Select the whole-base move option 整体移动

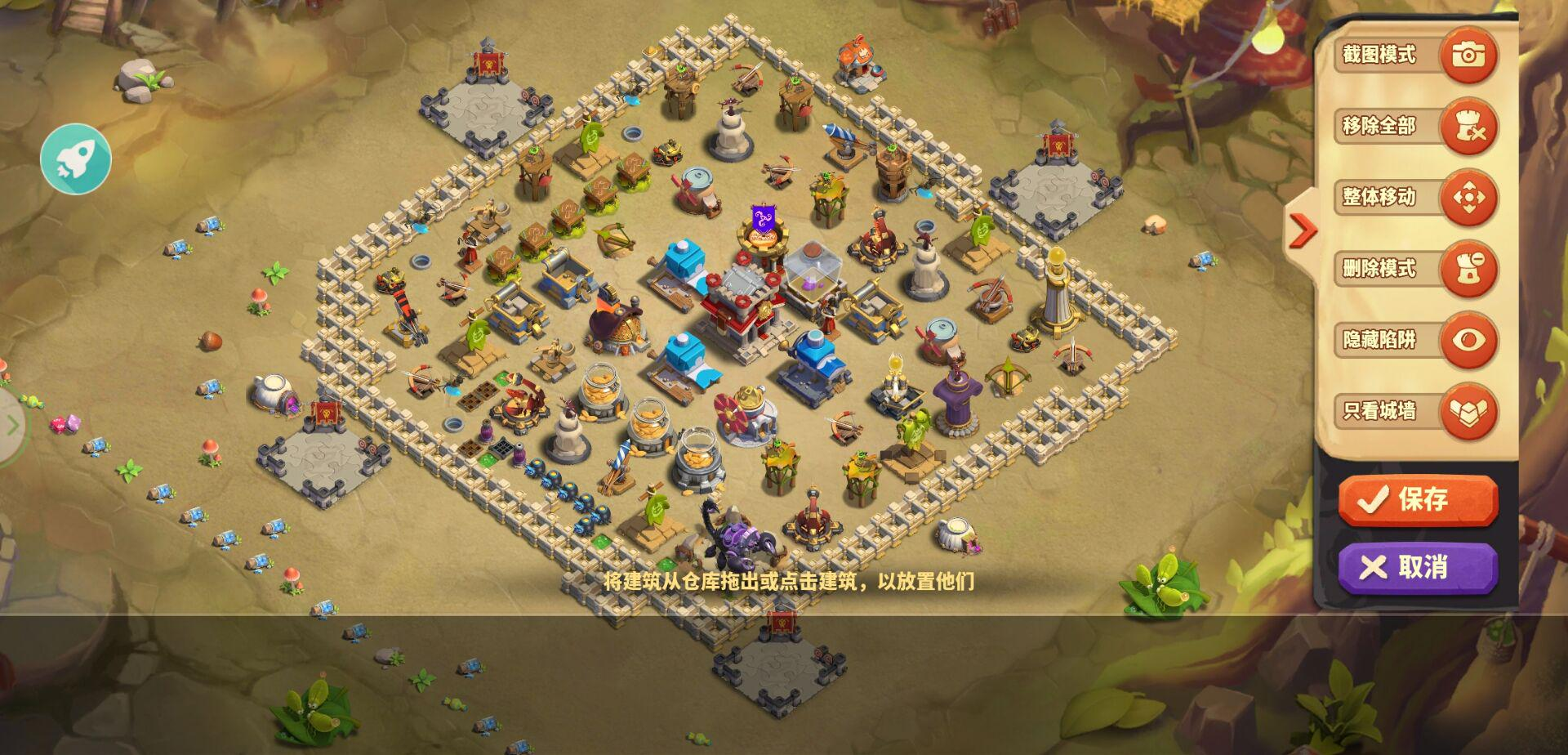click(x=1468, y=197)
